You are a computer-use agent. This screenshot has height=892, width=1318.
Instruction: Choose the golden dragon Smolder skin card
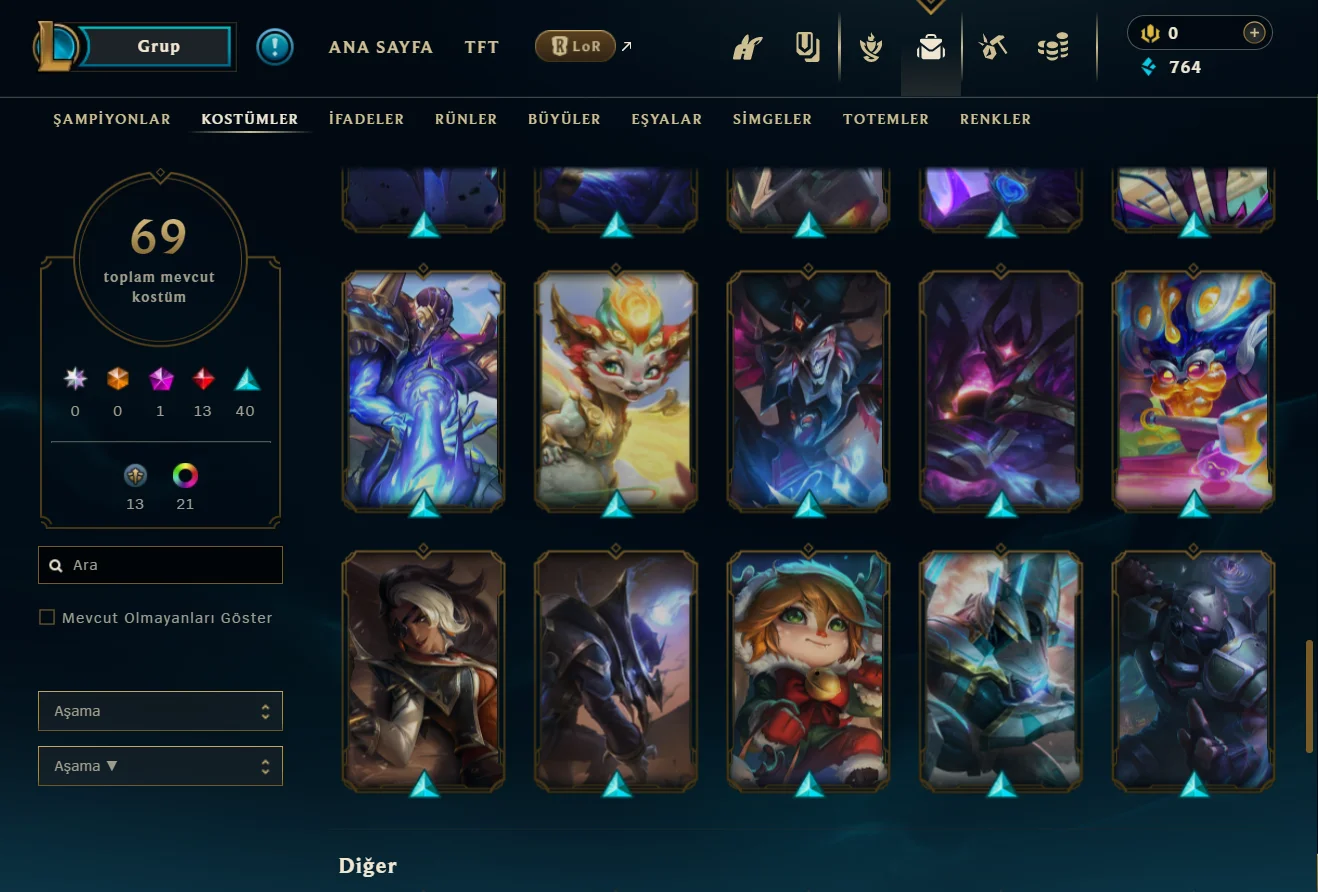coord(616,387)
